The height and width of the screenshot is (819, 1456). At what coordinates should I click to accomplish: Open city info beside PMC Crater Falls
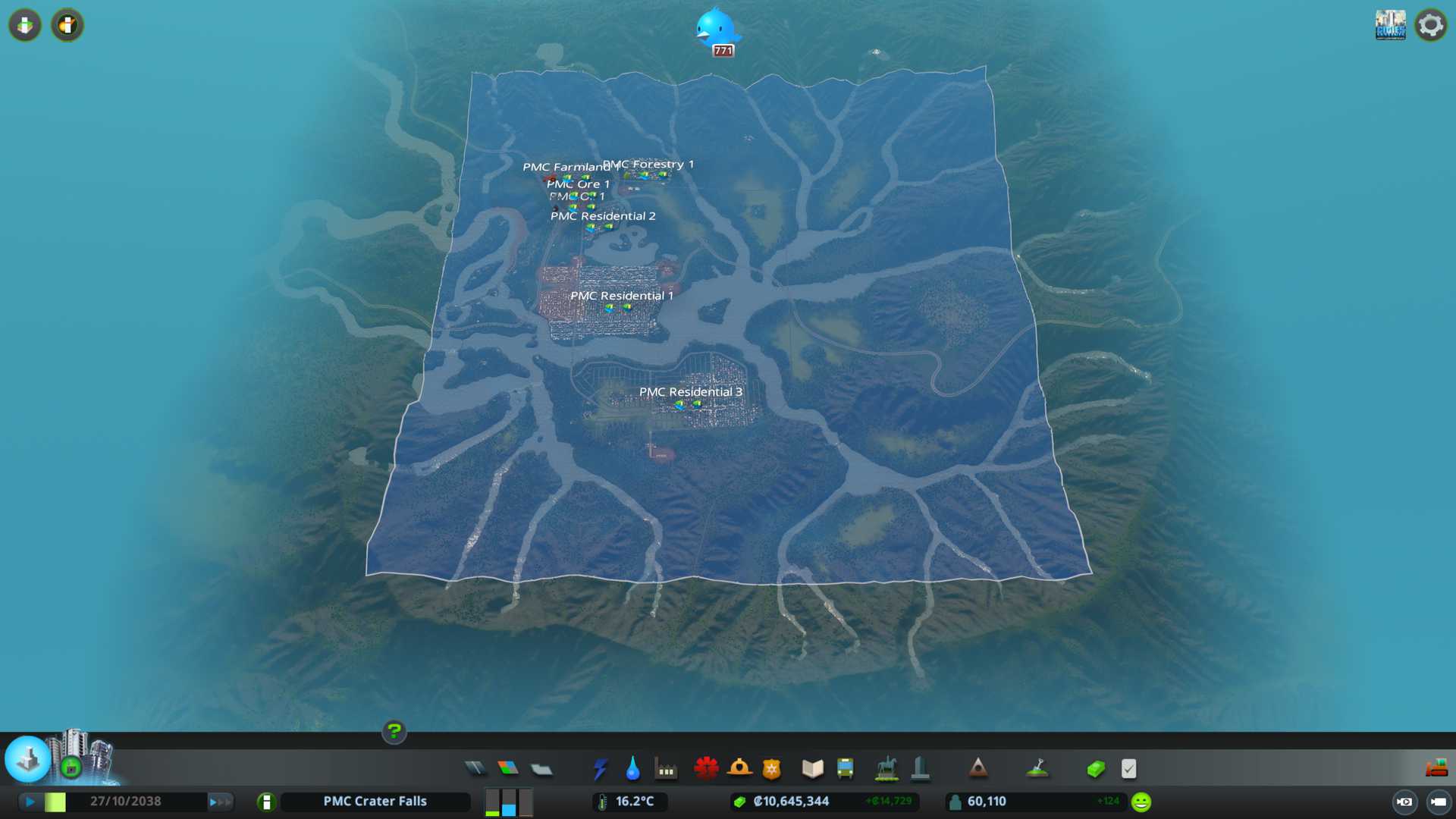pos(266,802)
